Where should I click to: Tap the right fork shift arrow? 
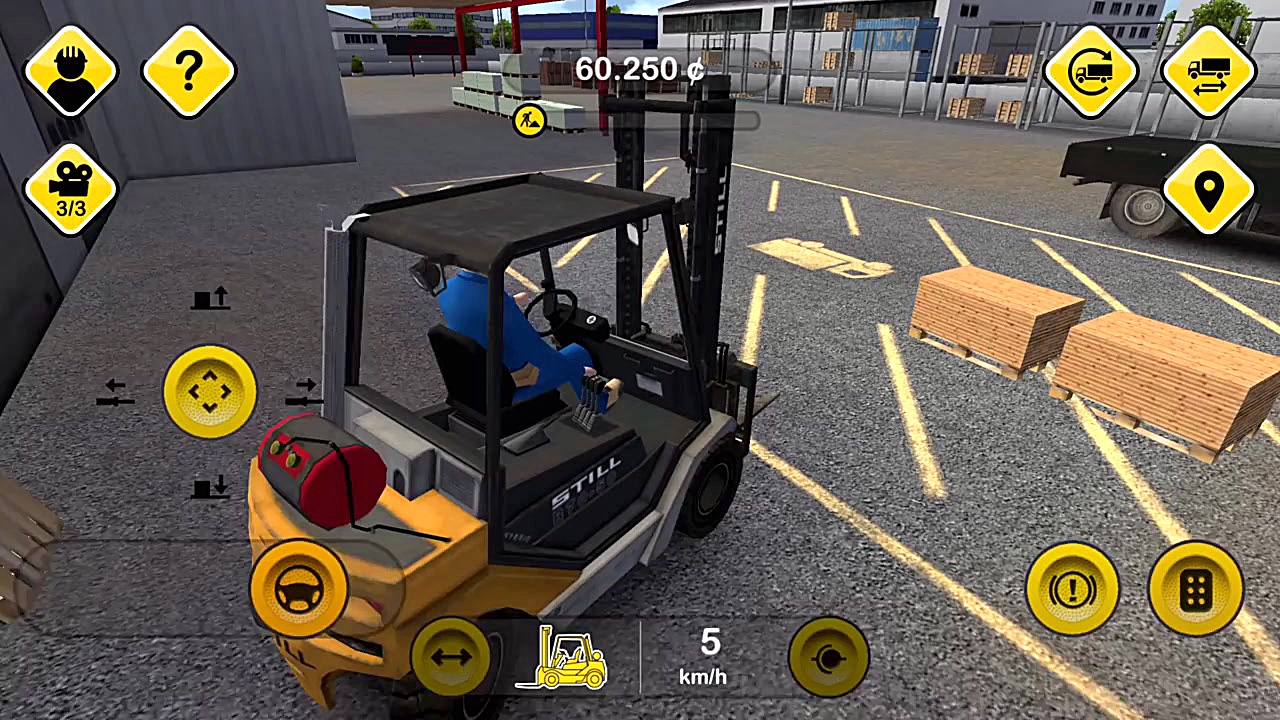point(305,393)
